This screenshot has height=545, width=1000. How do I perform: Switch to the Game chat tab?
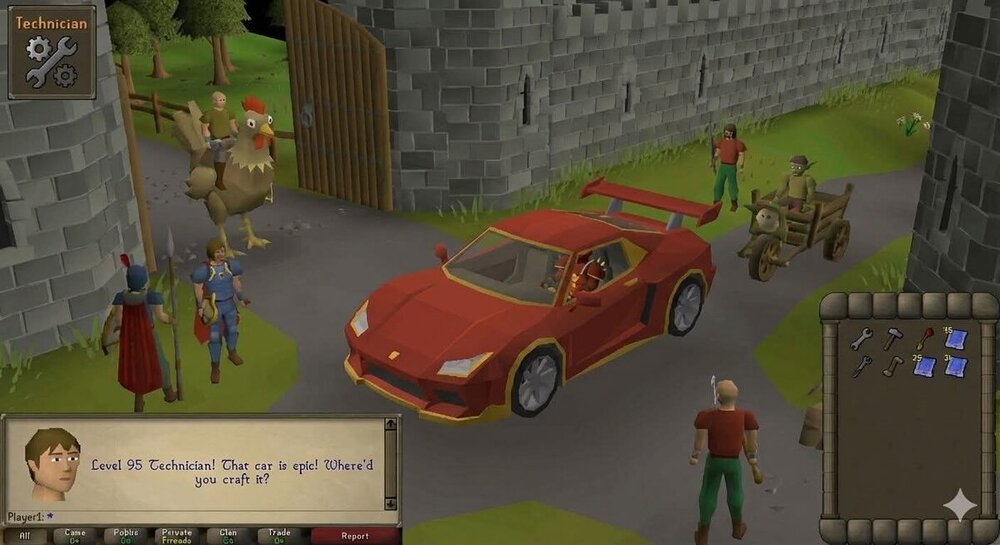(x=75, y=536)
